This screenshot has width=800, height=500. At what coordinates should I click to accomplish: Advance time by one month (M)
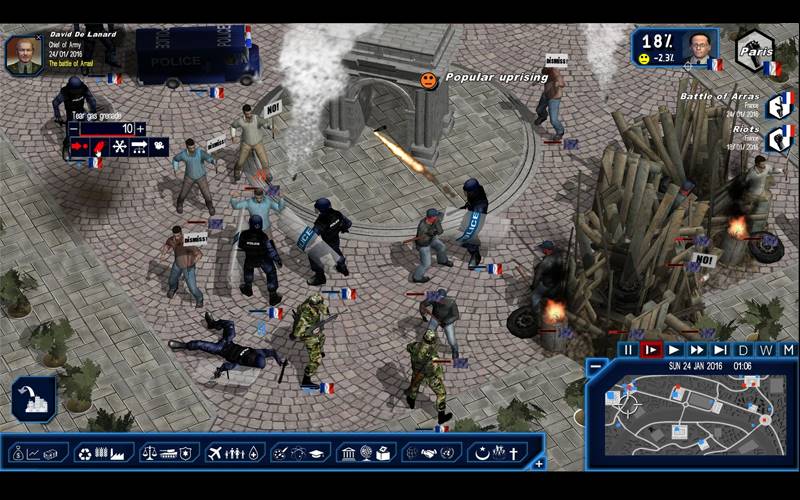pos(788,350)
